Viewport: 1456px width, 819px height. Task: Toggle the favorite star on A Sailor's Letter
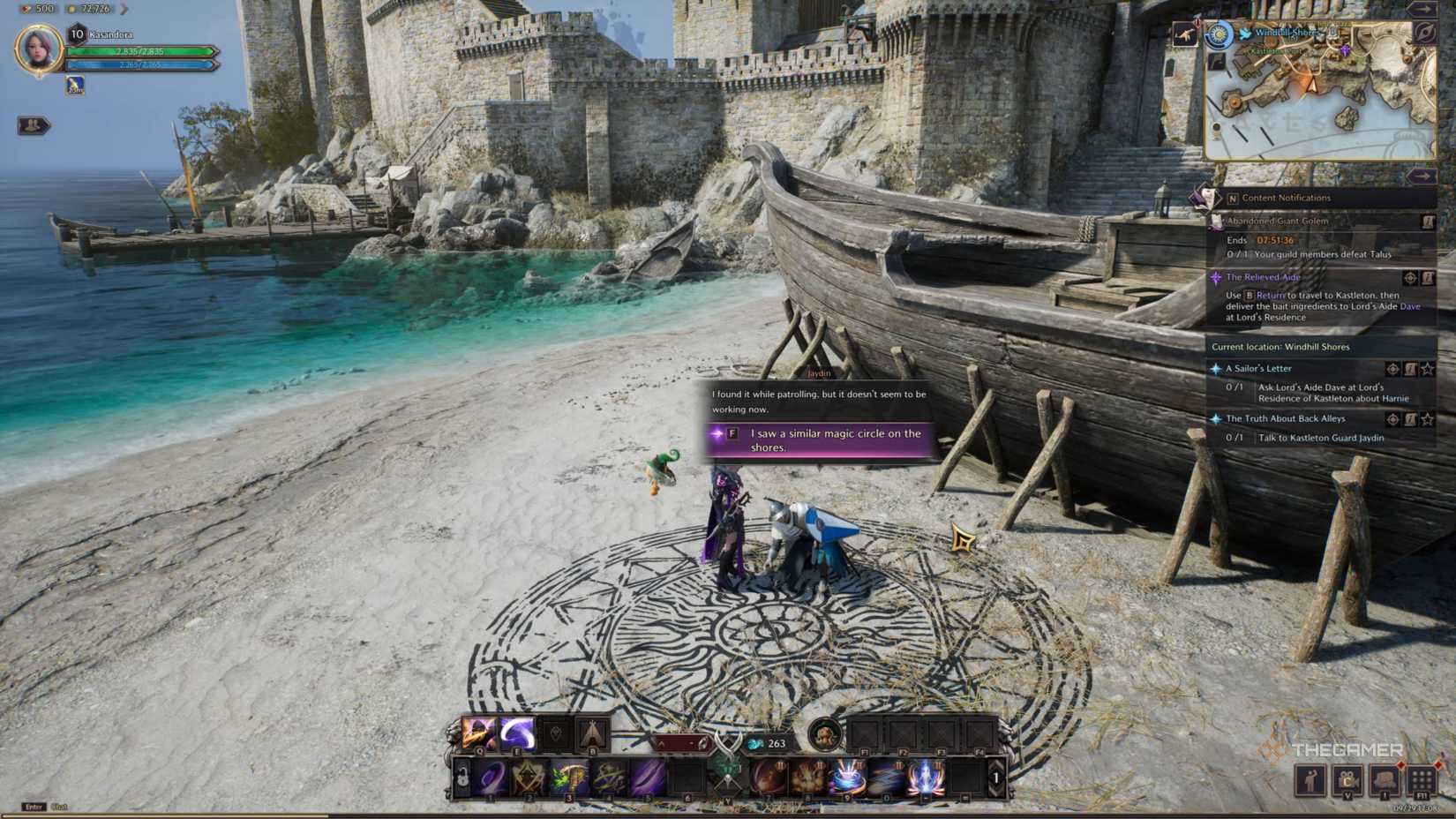(x=1427, y=370)
